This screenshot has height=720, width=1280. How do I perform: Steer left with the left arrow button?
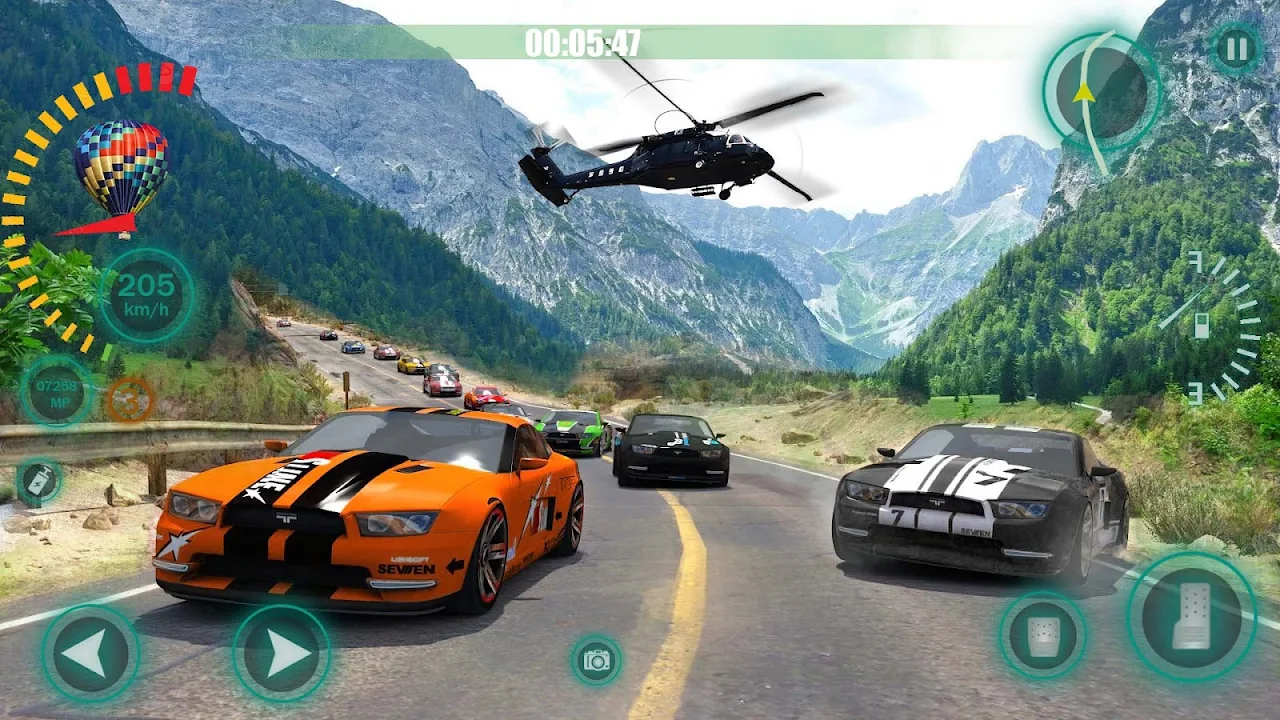pyautogui.click(x=89, y=654)
